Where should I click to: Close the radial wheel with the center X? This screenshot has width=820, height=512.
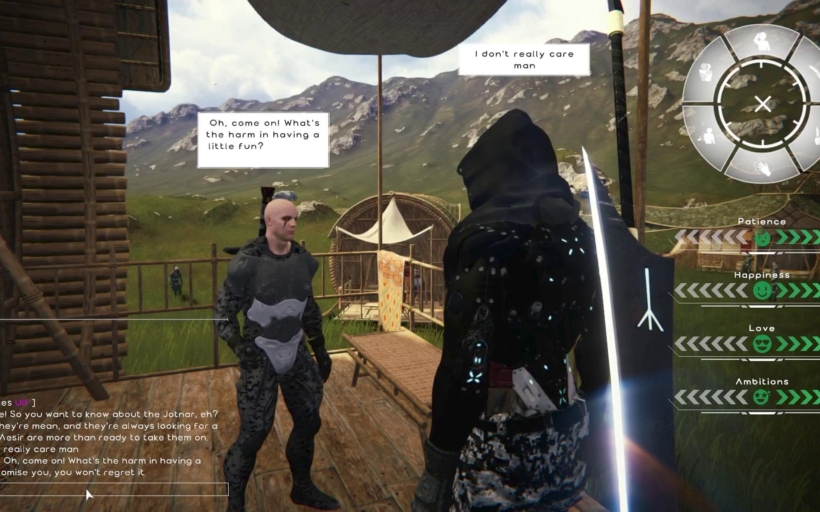763,103
